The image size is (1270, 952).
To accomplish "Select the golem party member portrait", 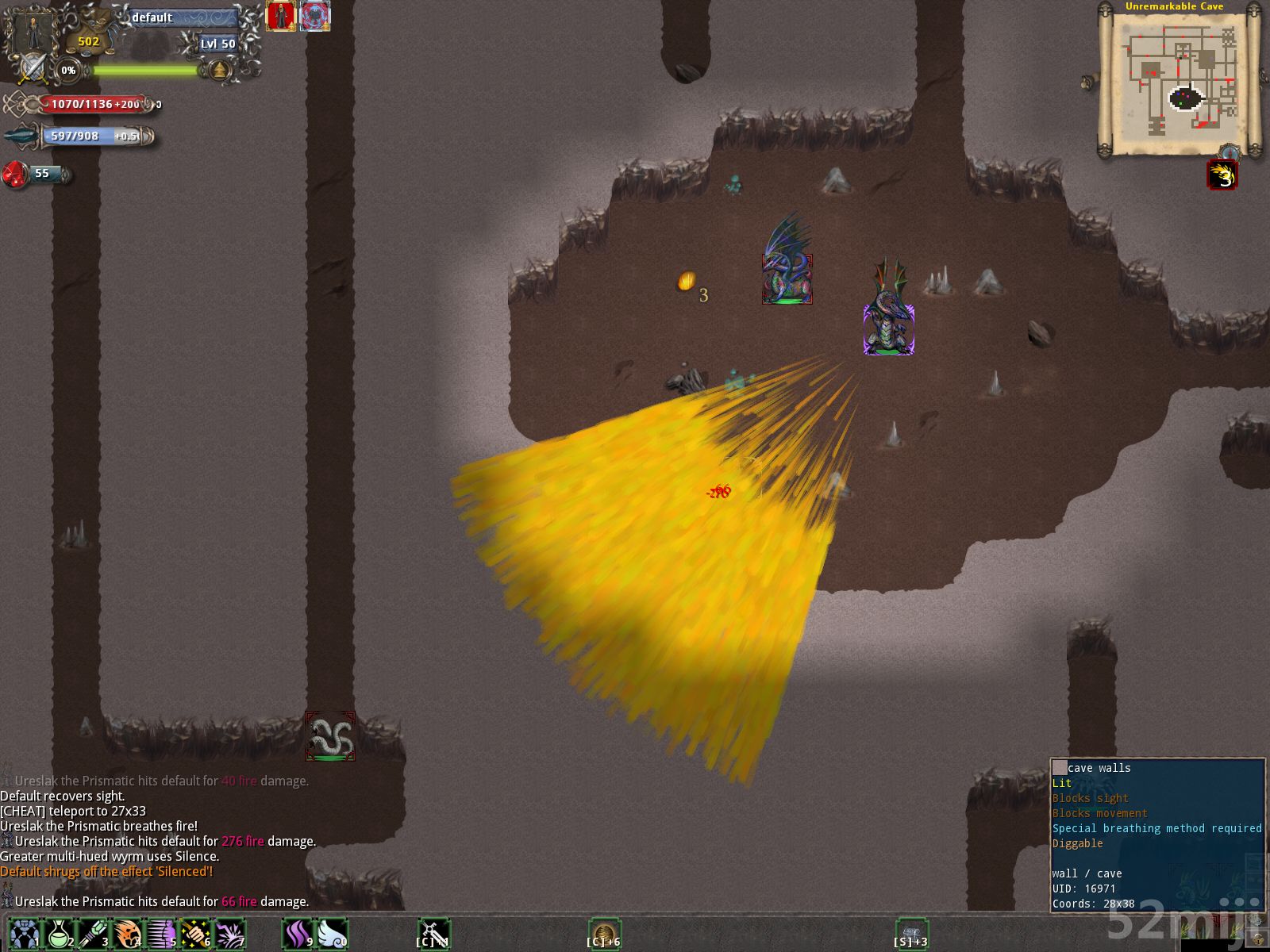I will pyautogui.click(x=315, y=16).
